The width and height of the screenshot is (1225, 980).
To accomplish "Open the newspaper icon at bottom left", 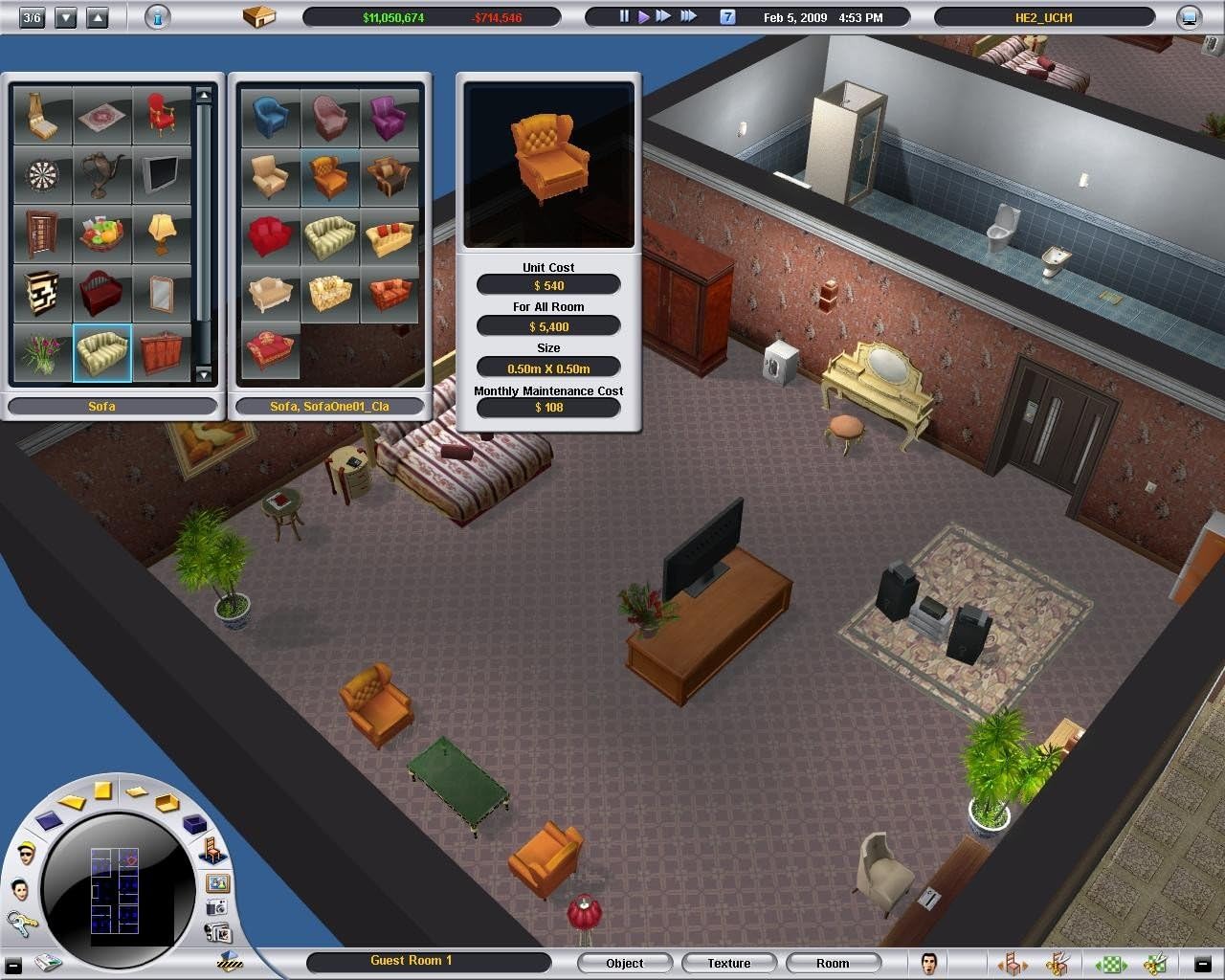I will pyautogui.click(x=48, y=964).
